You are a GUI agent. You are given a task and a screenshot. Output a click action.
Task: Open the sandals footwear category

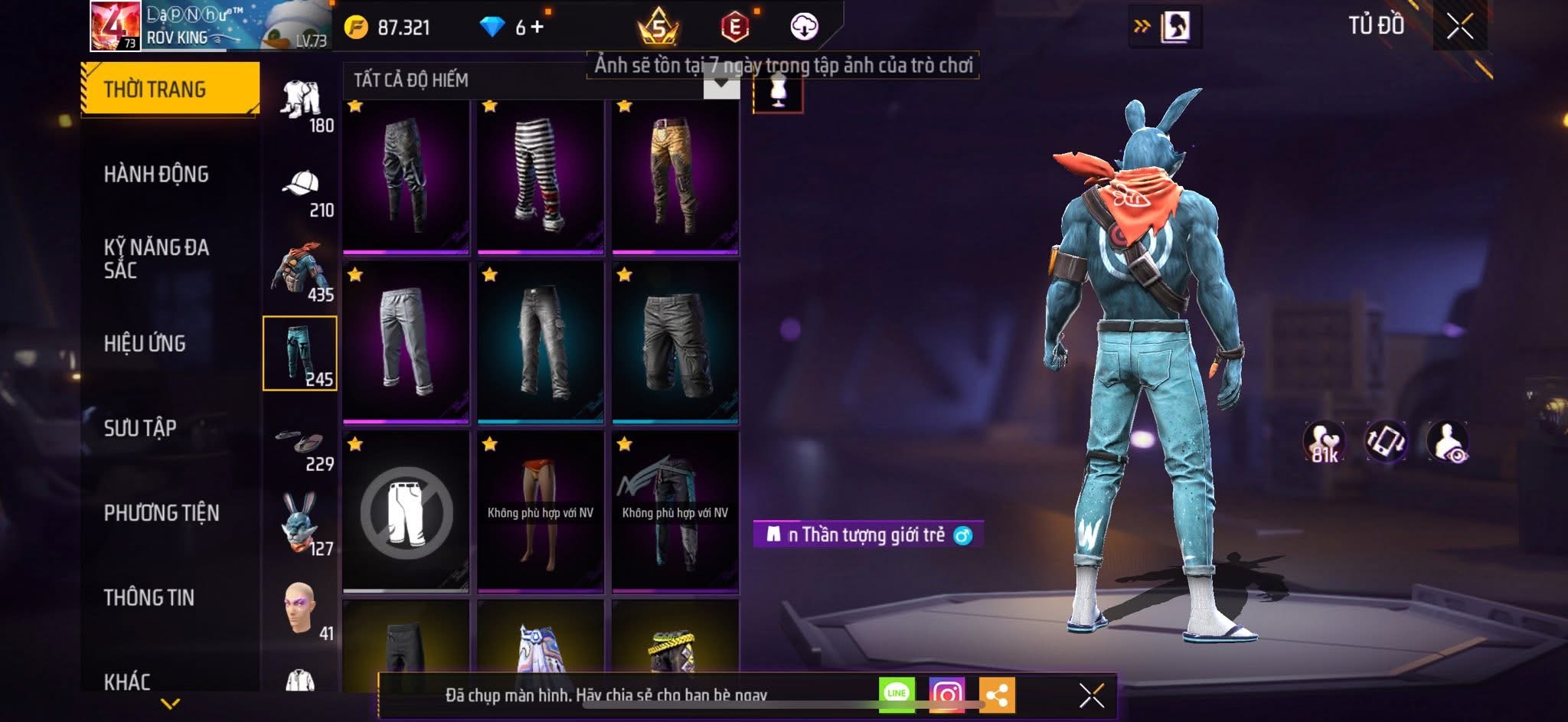(301, 446)
